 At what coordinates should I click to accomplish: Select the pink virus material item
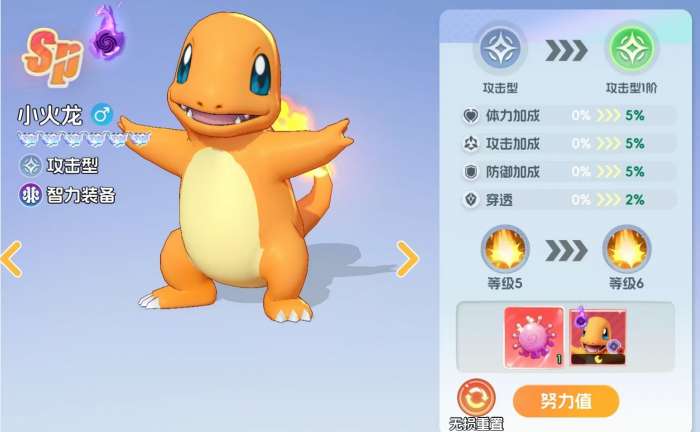pos(534,336)
